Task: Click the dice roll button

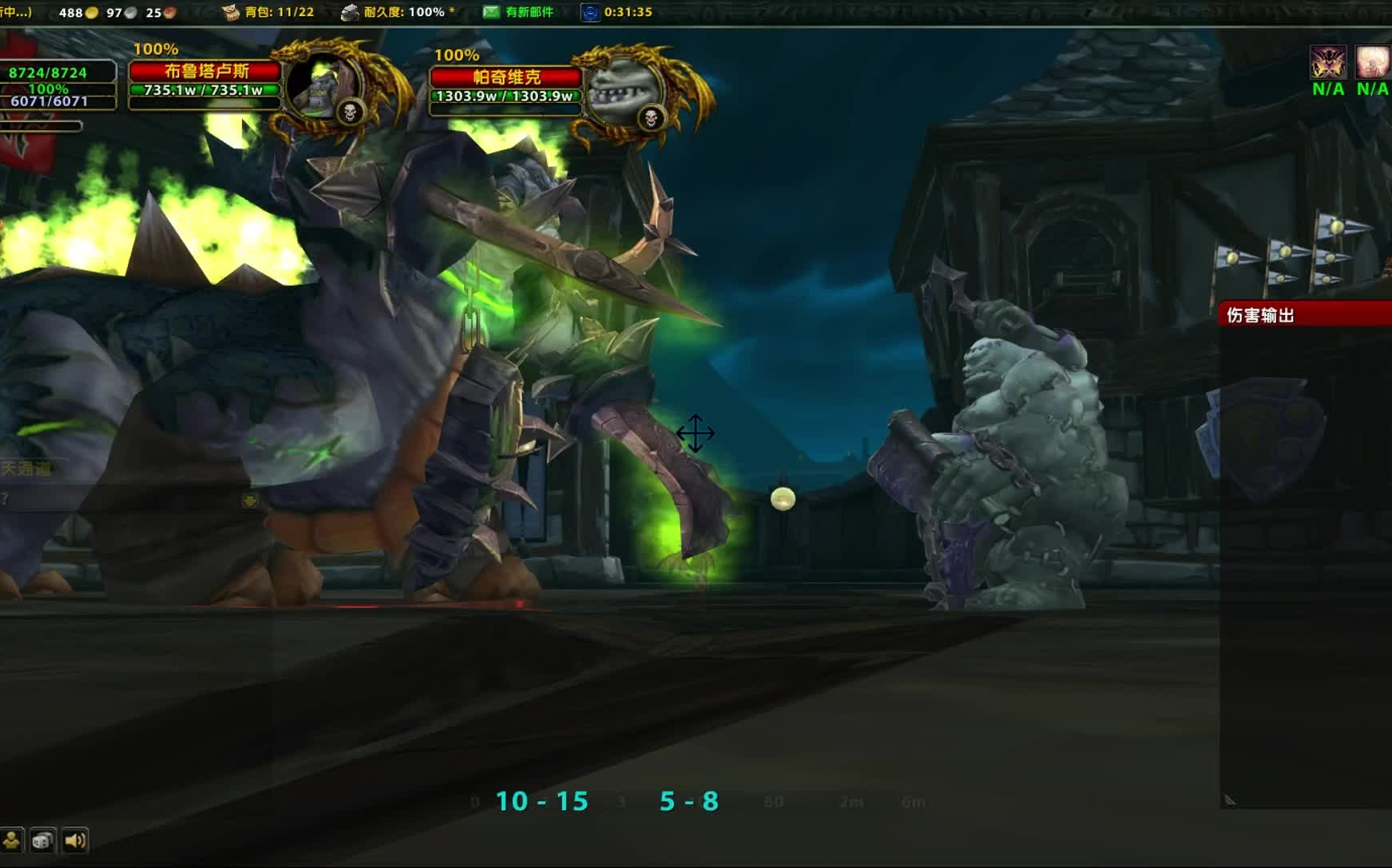Action: click(43, 841)
